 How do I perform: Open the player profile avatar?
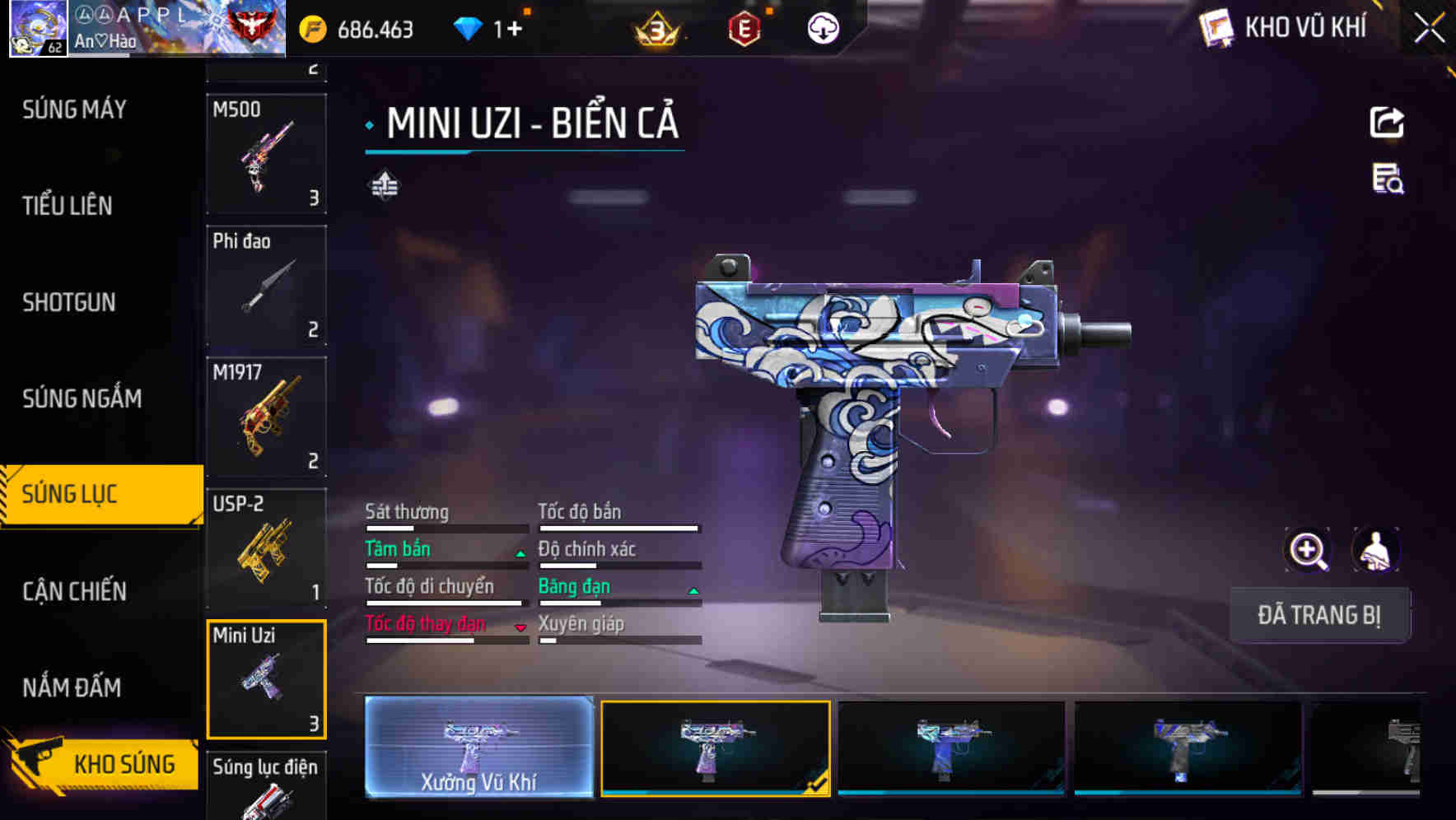[38, 29]
